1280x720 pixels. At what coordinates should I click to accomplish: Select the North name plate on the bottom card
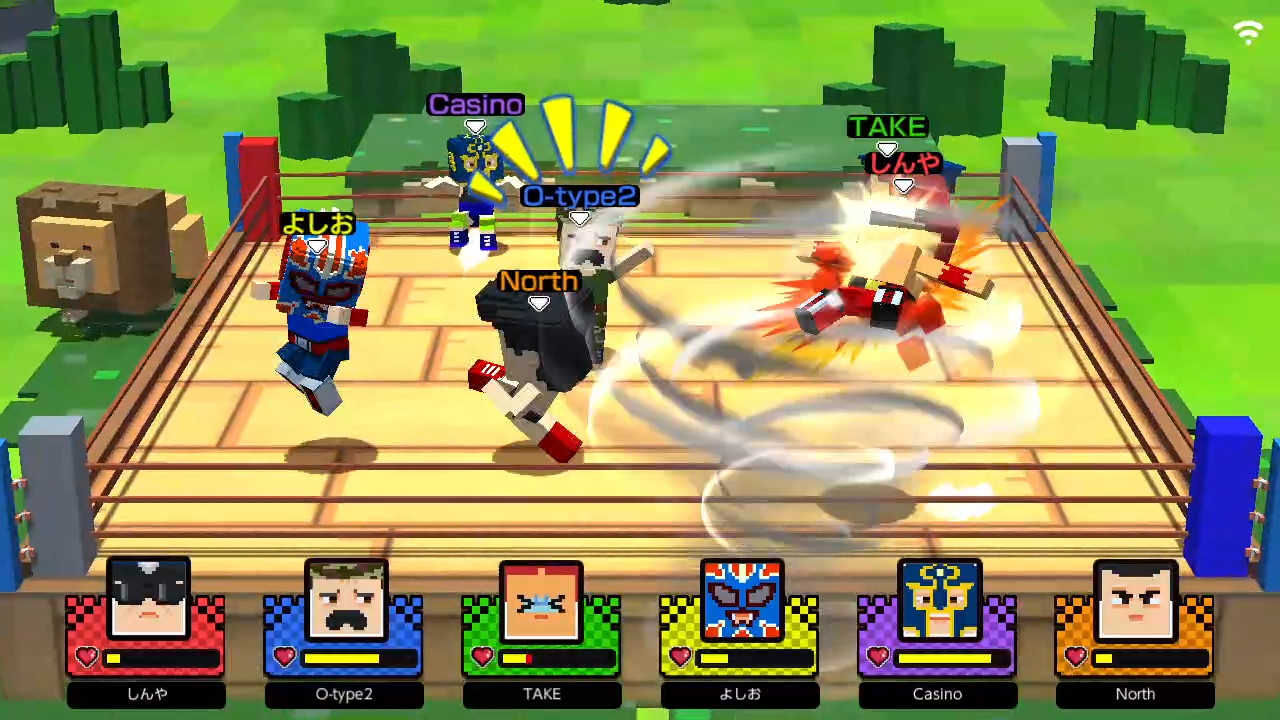click(1135, 693)
